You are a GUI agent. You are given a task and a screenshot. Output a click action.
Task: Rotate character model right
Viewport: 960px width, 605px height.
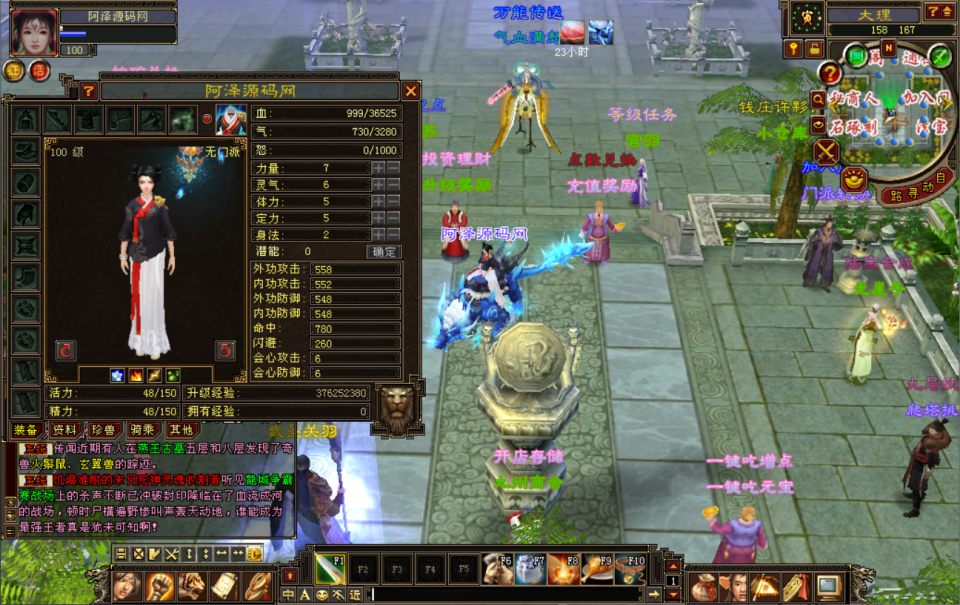(226, 349)
